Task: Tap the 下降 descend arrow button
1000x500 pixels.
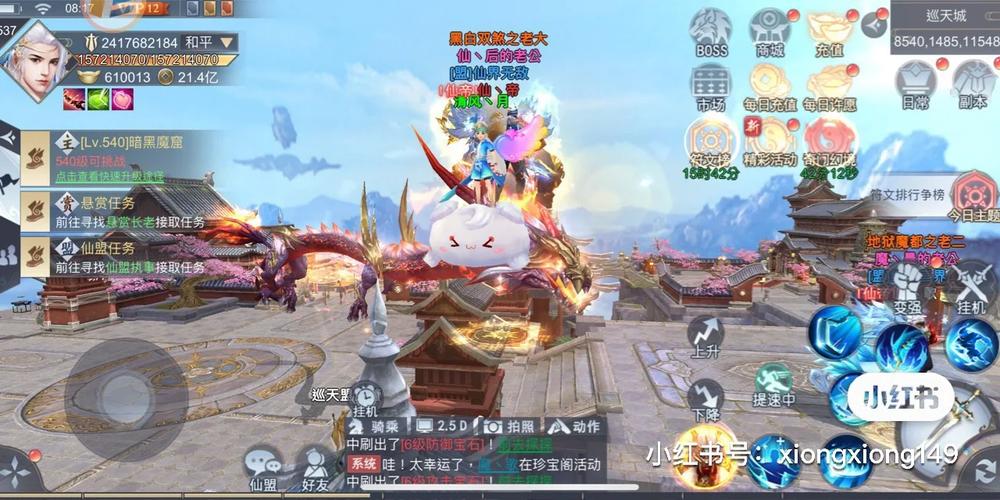Action: coord(706,397)
